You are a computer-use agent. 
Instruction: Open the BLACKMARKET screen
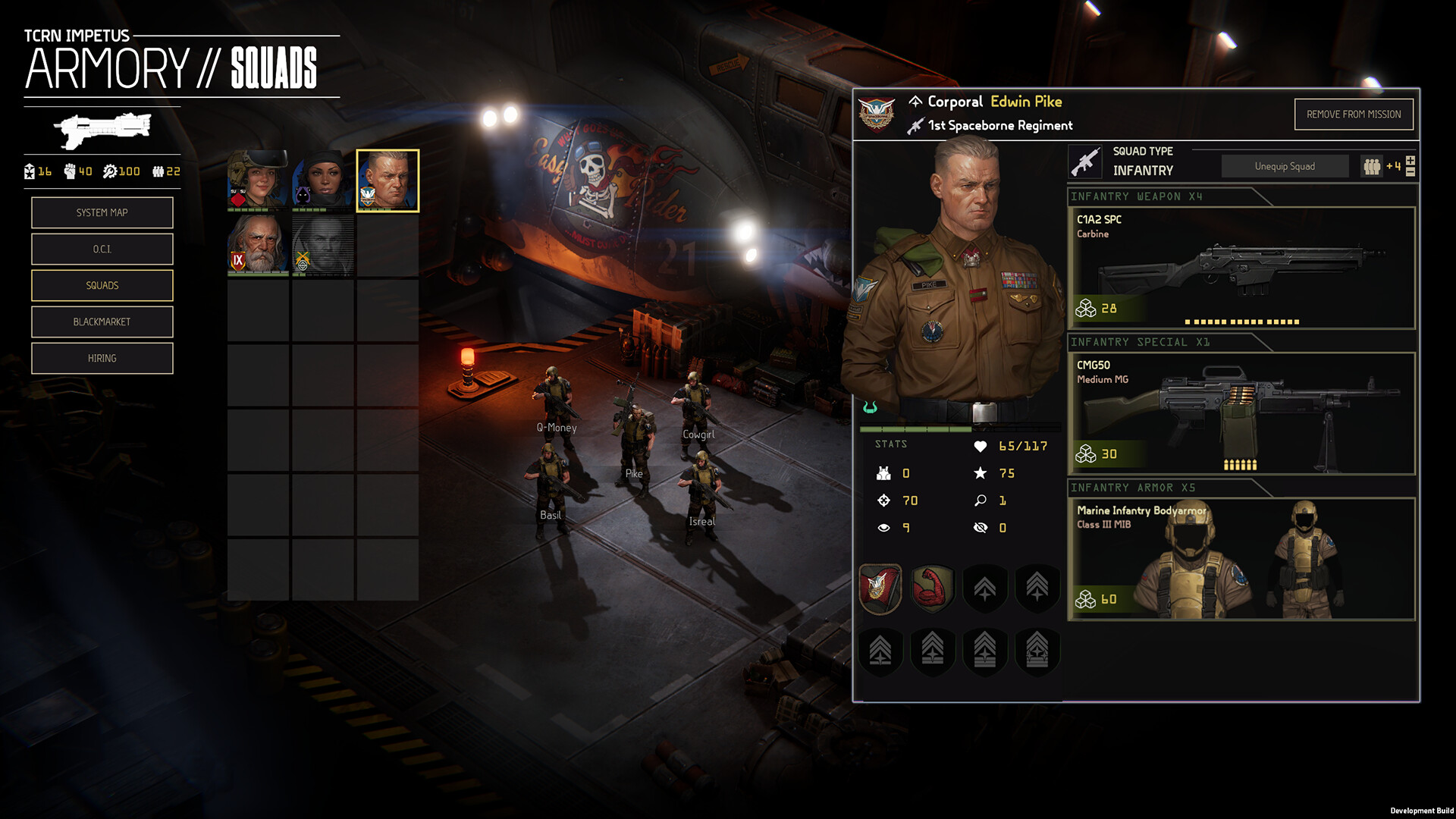click(x=102, y=322)
